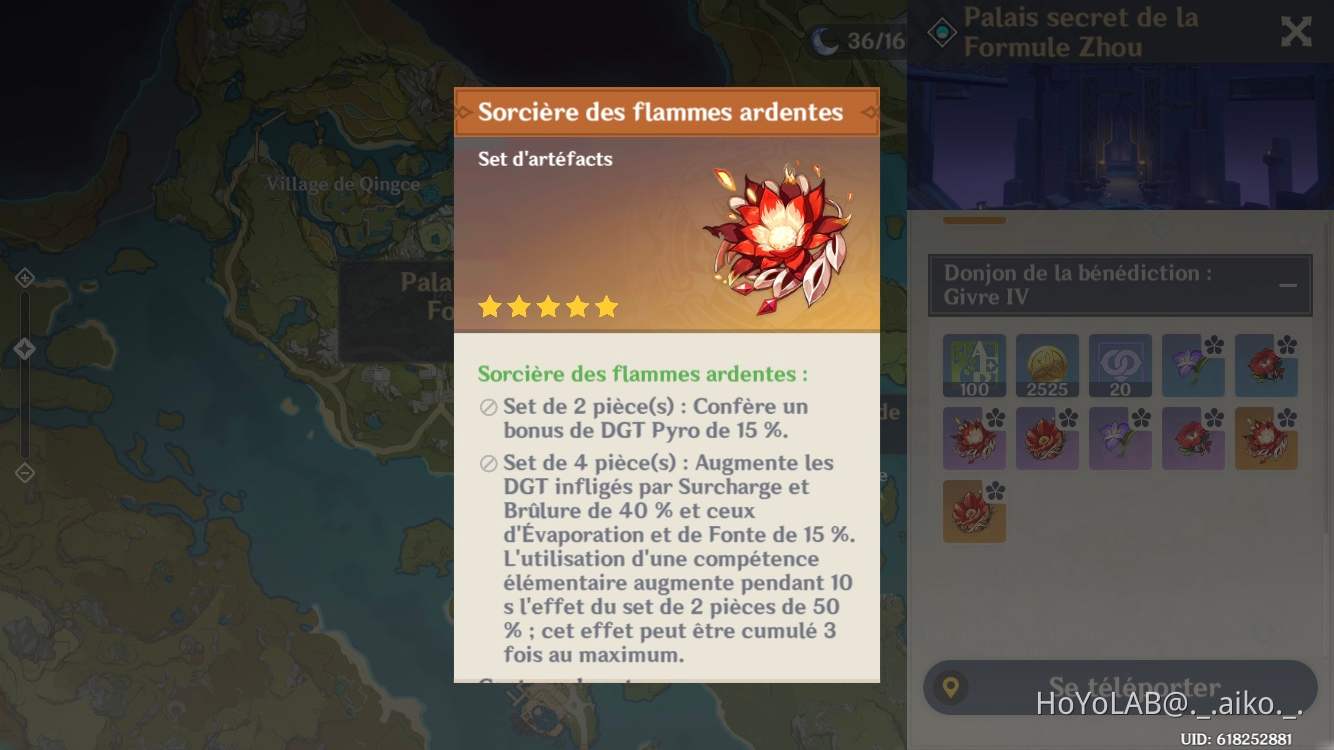Select the purple four-star flower artifact in second row
Screen dimensions: 1334x750
coord(1120,438)
